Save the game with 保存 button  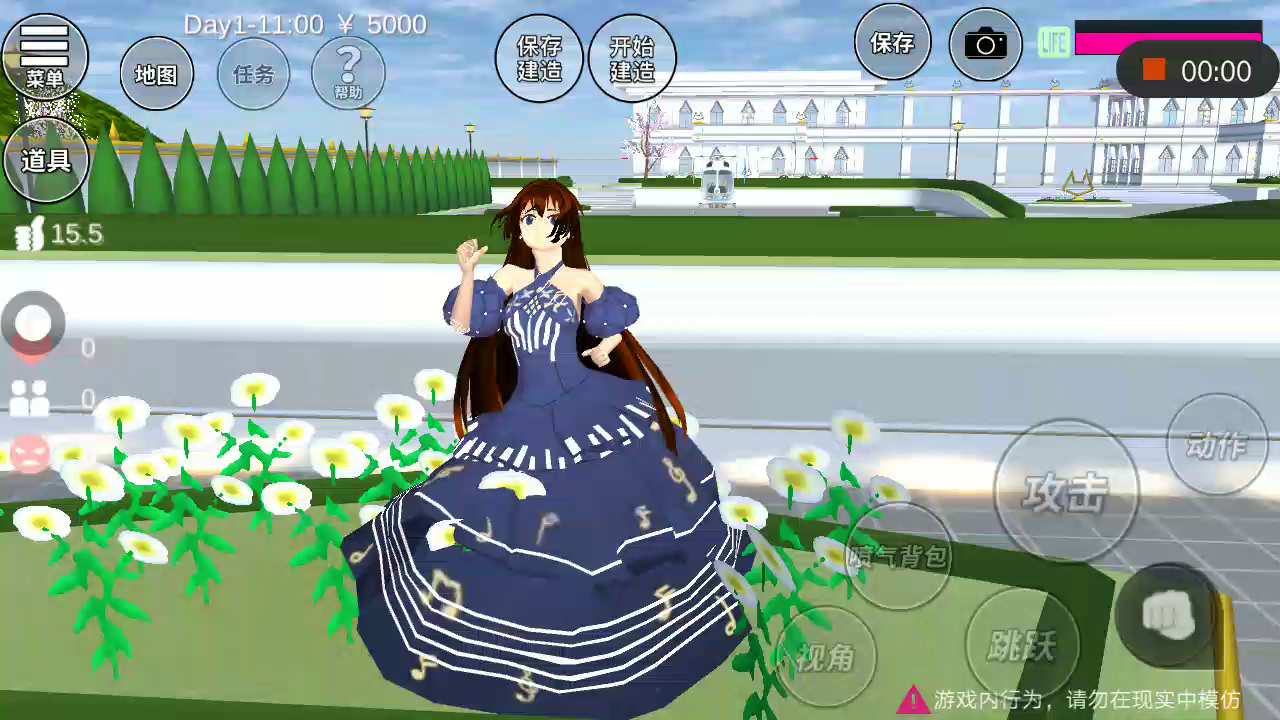[x=892, y=42]
